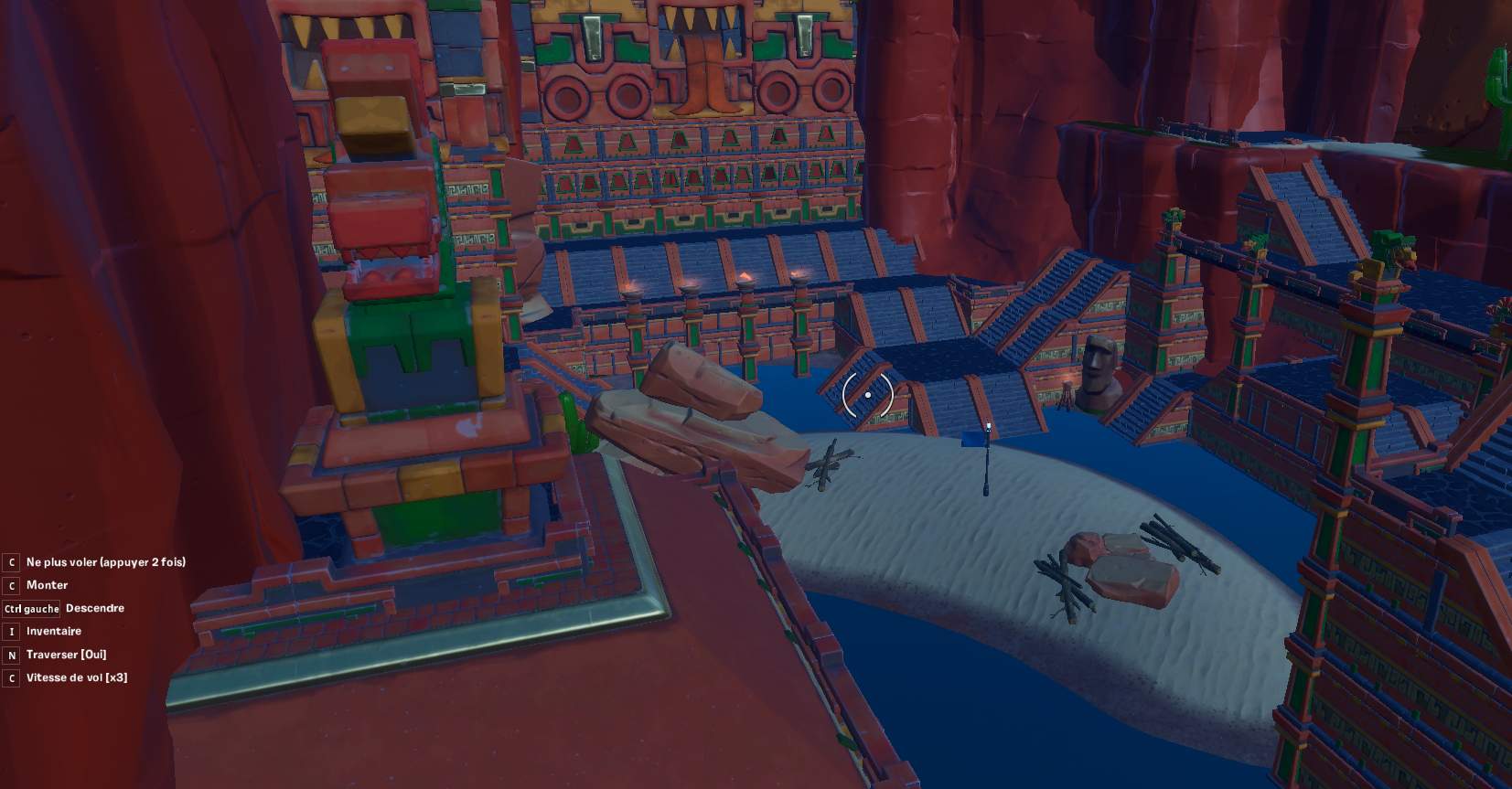Expand the Descendre hint entry
1512x789 pixels.
[95, 608]
